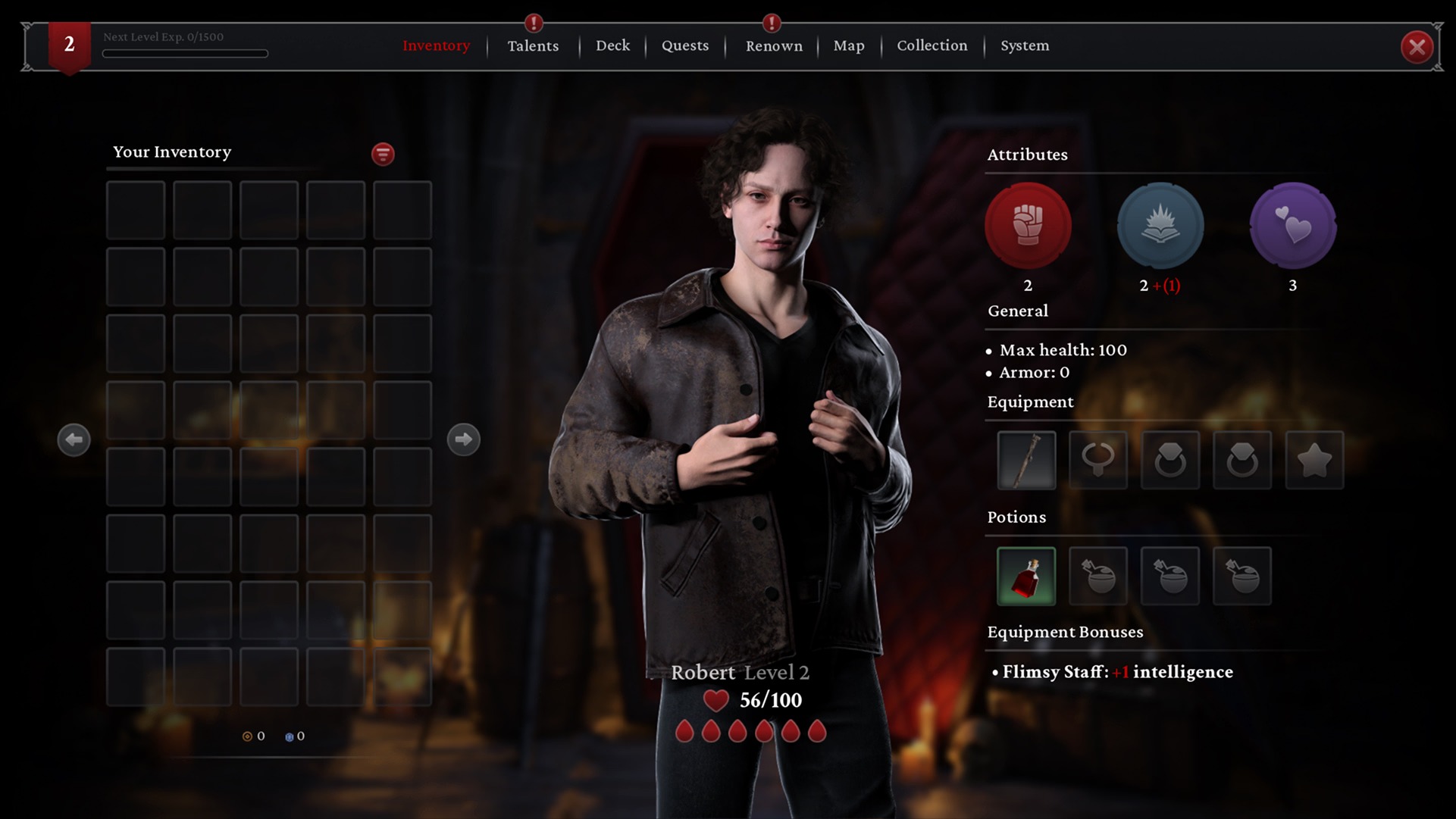Screen dimensions: 1456x819
Task: Go to the Renown tab
Action: click(773, 45)
